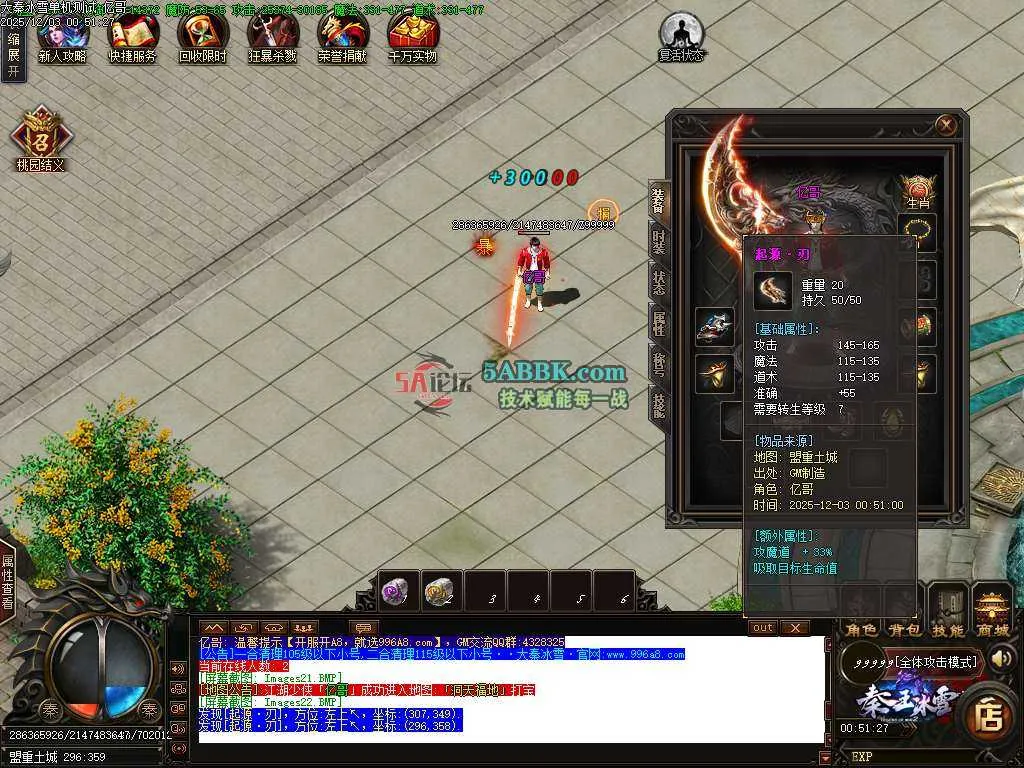Open the 荣誉捐献 honor donation icon

(342, 38)
